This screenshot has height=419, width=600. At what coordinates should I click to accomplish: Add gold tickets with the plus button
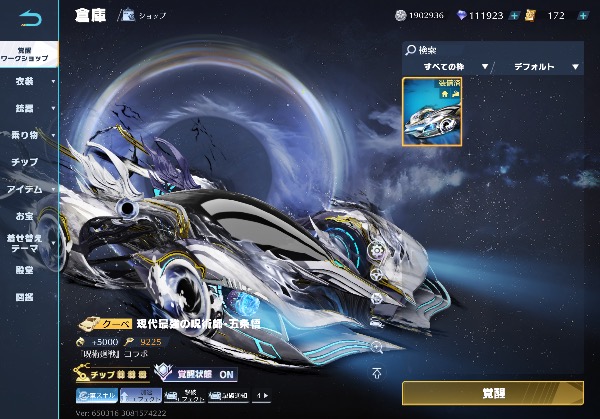coord(583,16)
